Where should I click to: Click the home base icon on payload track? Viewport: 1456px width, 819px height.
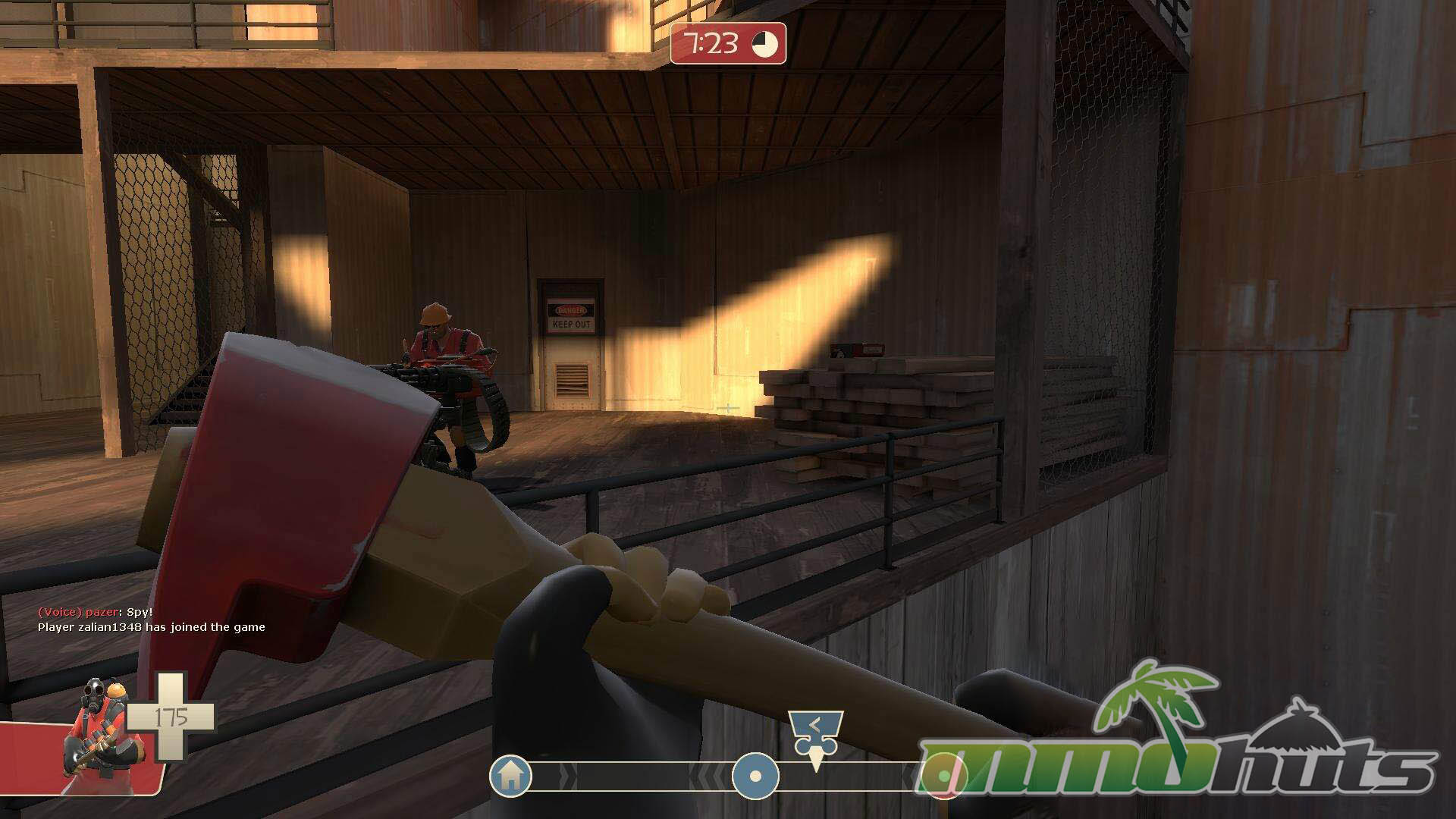[x=510, y=775]
